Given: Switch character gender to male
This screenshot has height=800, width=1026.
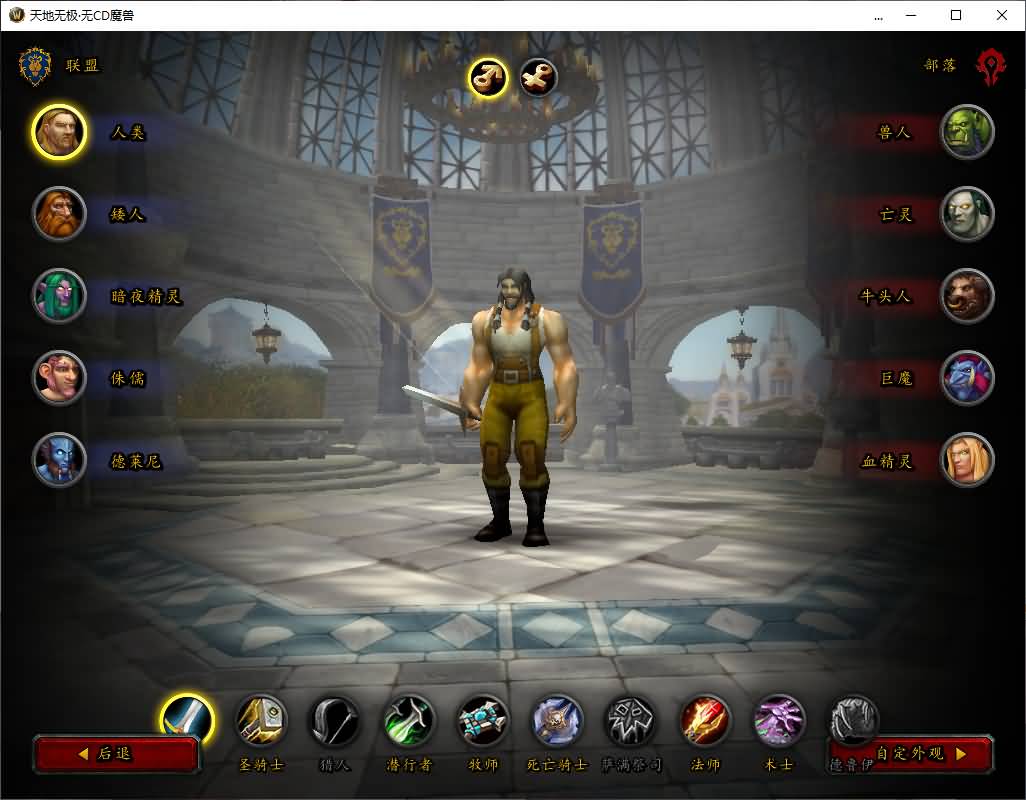Looking at the screenshot, I should [x=488, y=77].
